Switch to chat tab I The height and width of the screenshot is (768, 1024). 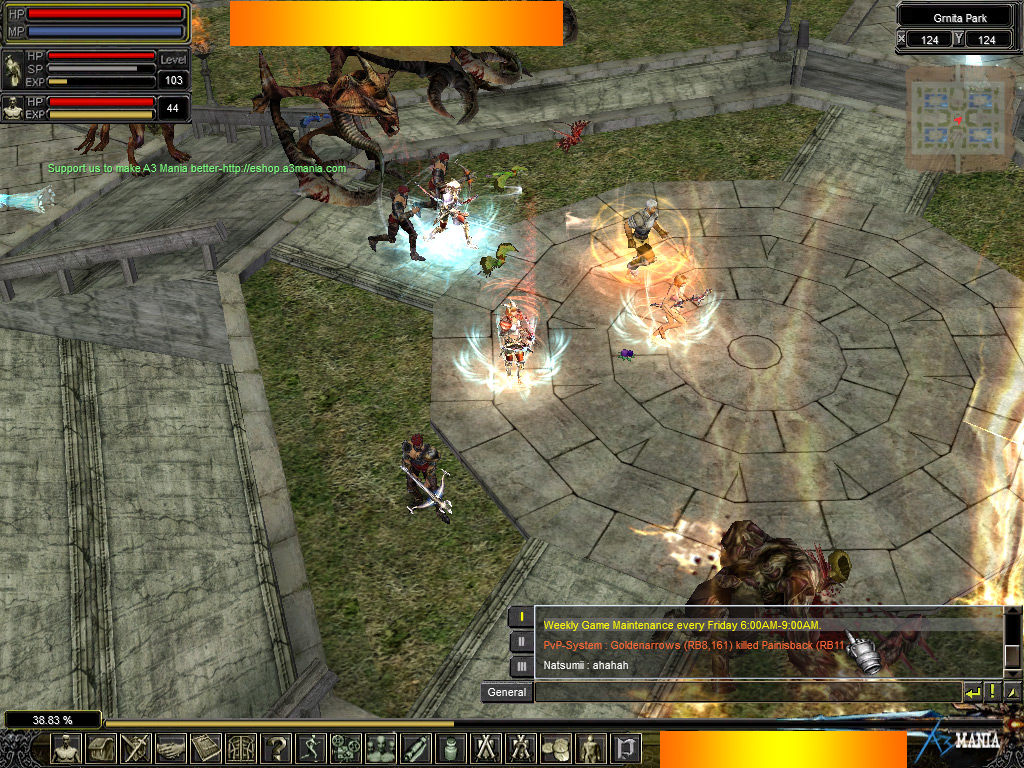521,617
